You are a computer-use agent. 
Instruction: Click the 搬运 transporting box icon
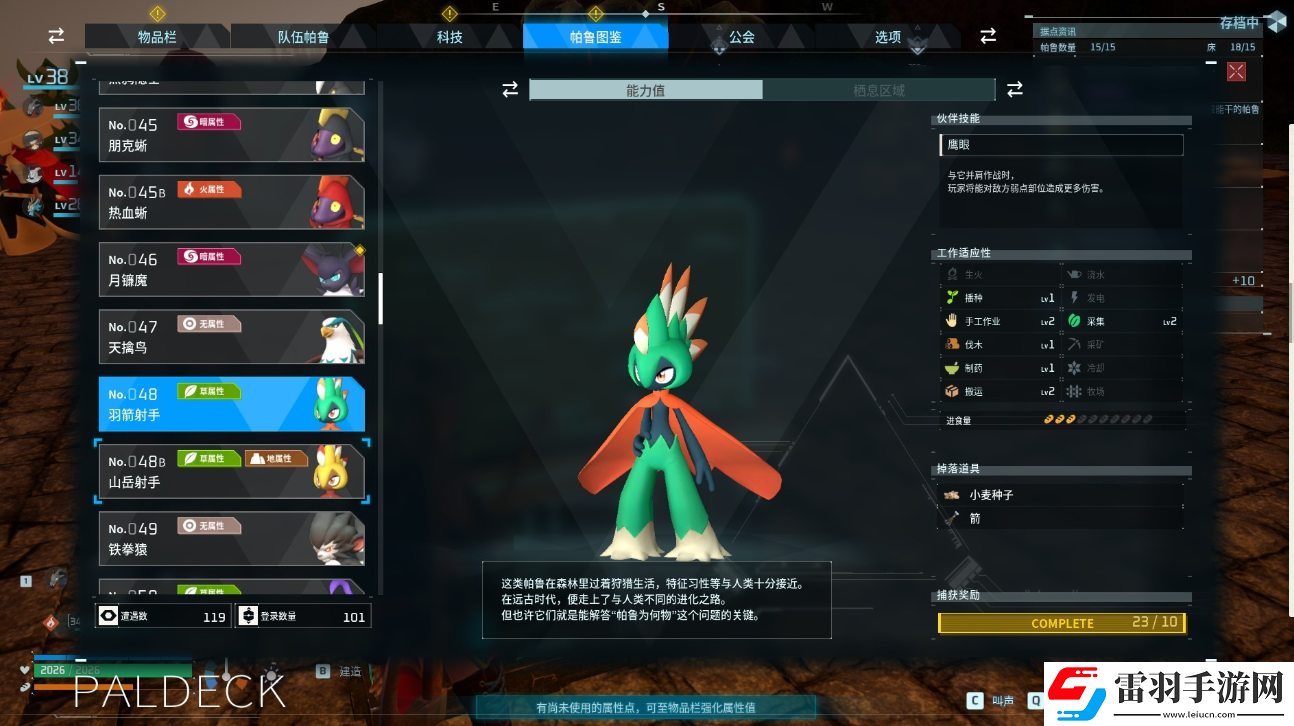[952, 391]
